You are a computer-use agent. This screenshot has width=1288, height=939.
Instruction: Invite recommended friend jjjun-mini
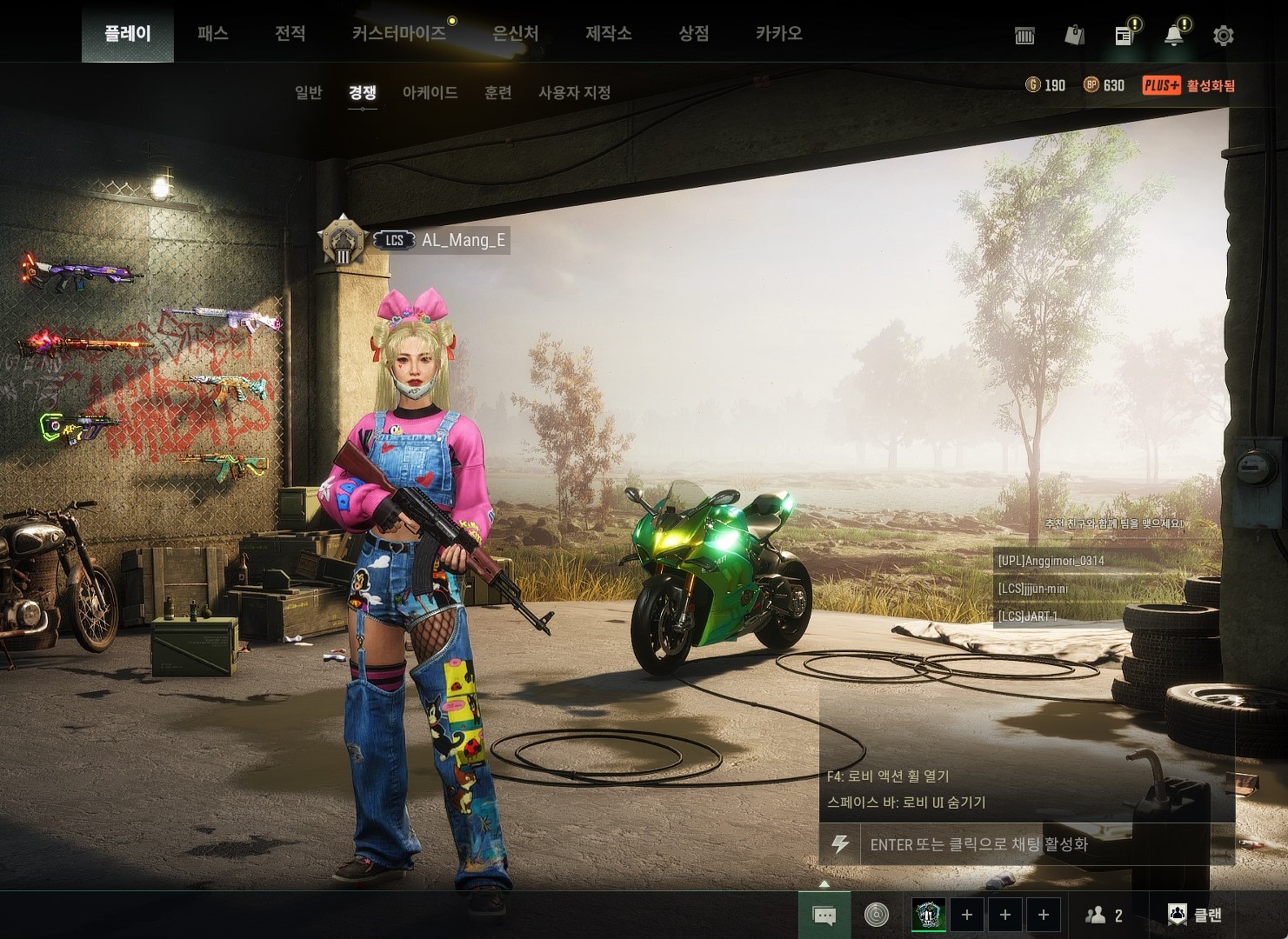click(1033, 589)
